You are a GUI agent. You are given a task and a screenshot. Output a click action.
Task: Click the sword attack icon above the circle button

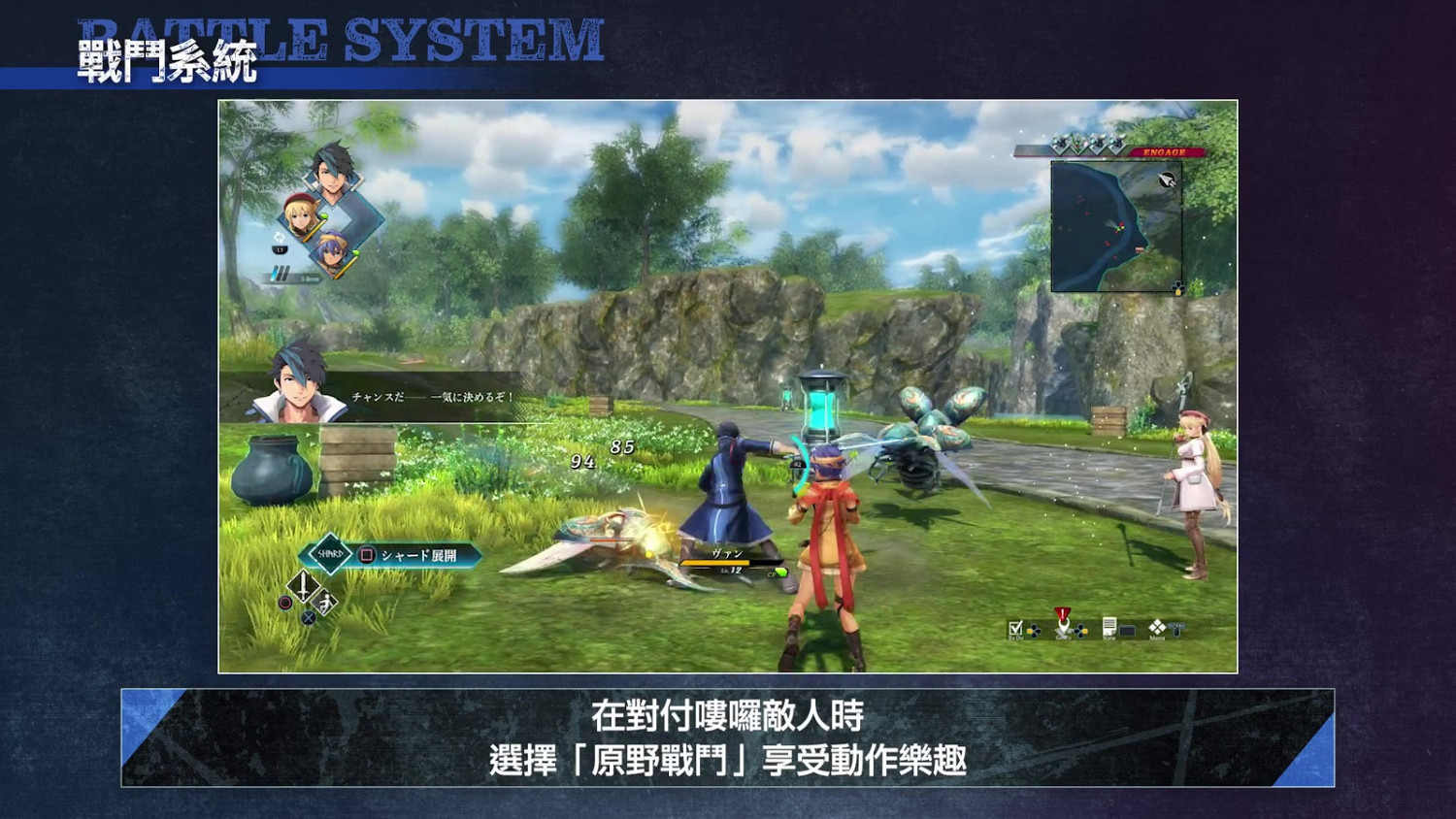pos(303,586)
